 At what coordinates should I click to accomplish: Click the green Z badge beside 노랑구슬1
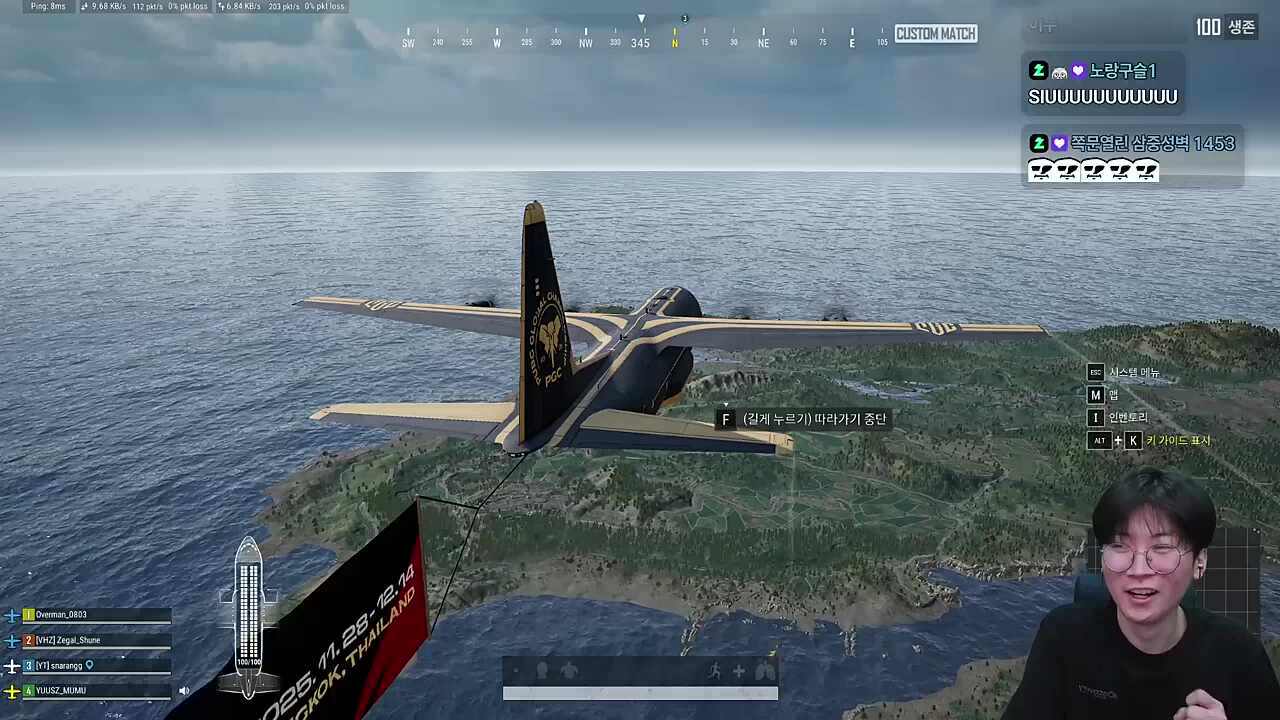(1038, 70)
